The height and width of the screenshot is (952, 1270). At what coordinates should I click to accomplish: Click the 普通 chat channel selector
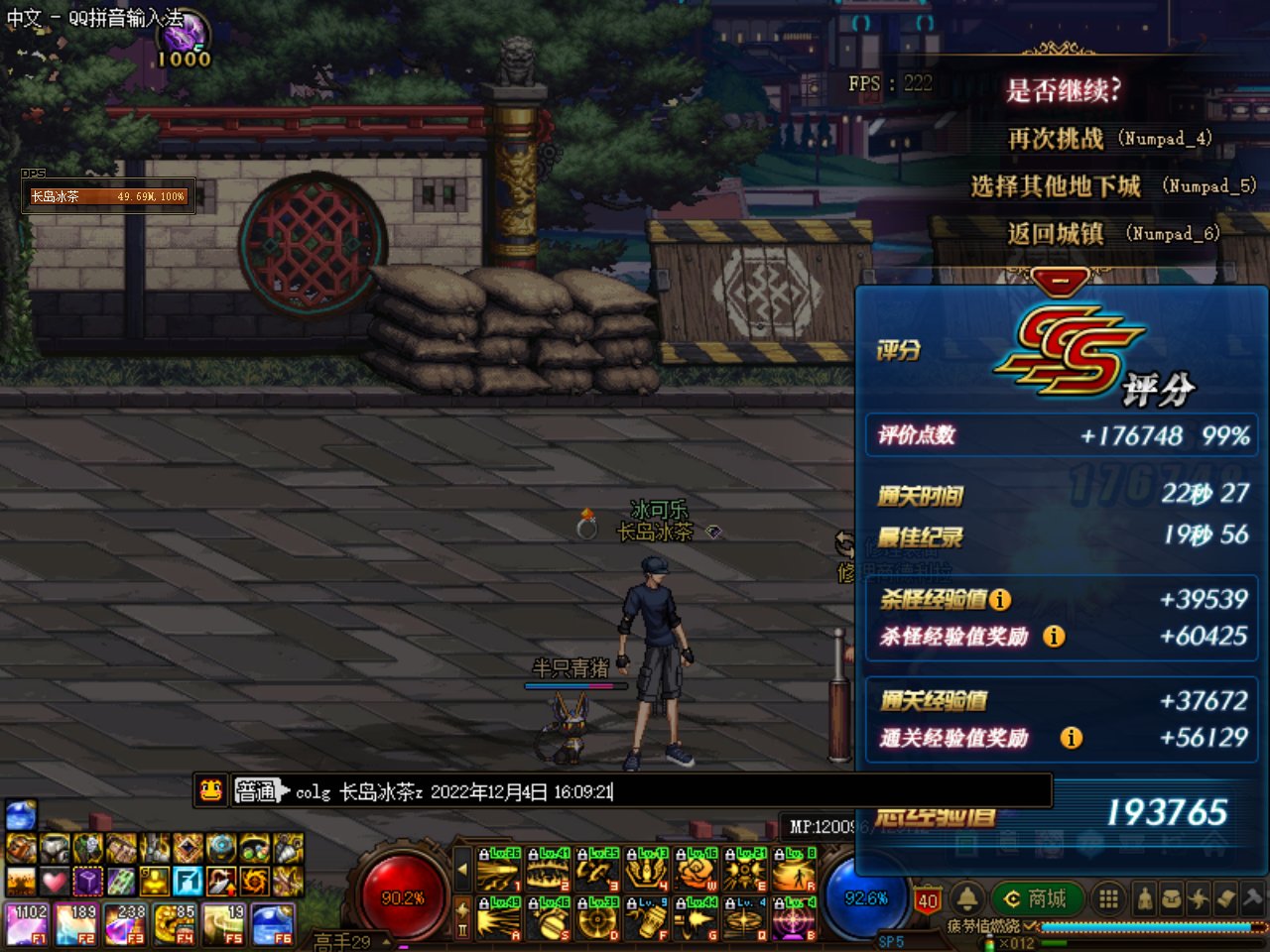[256, 791]
